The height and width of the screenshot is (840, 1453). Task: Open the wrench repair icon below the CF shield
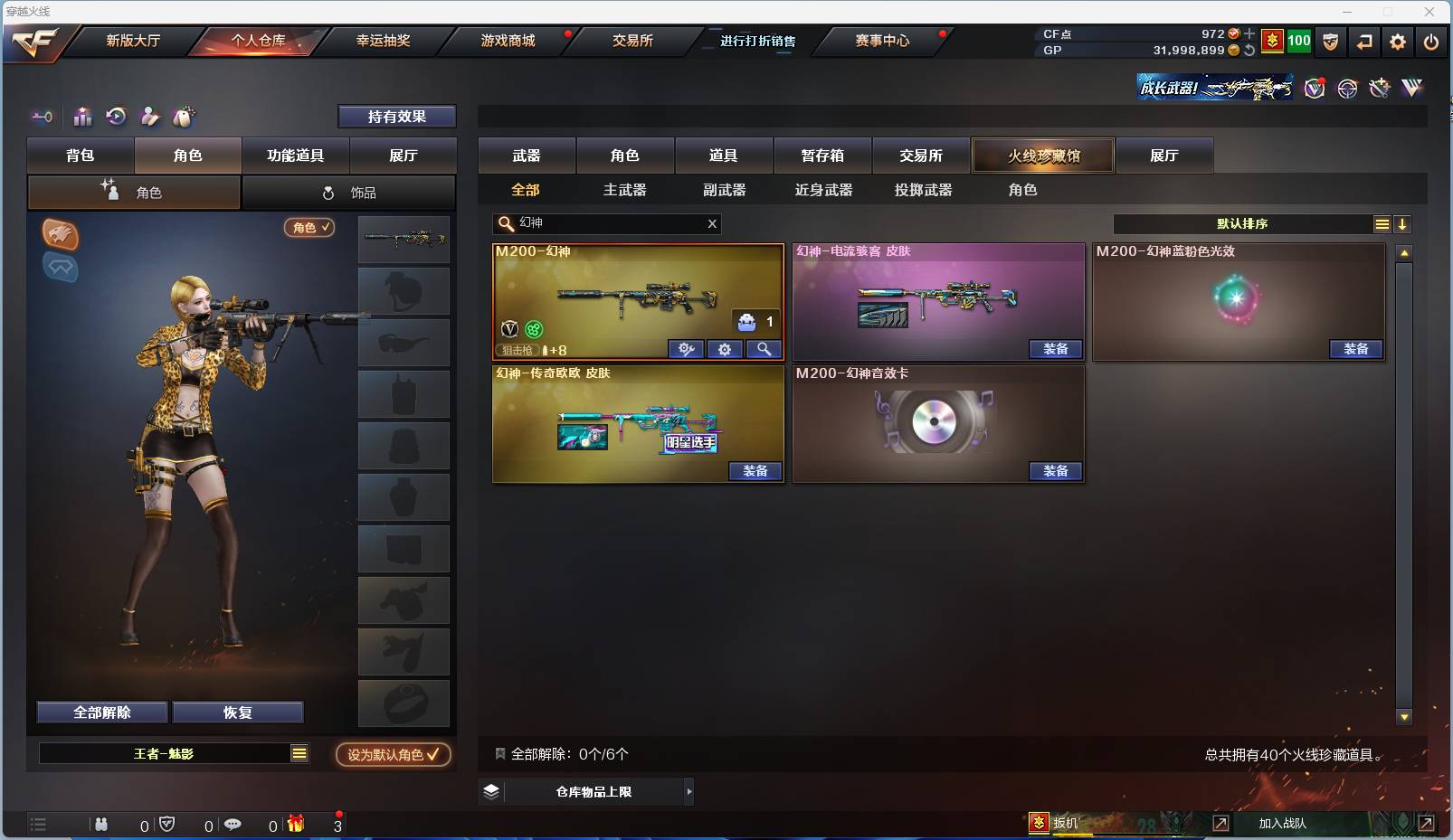click(1378, 88)
